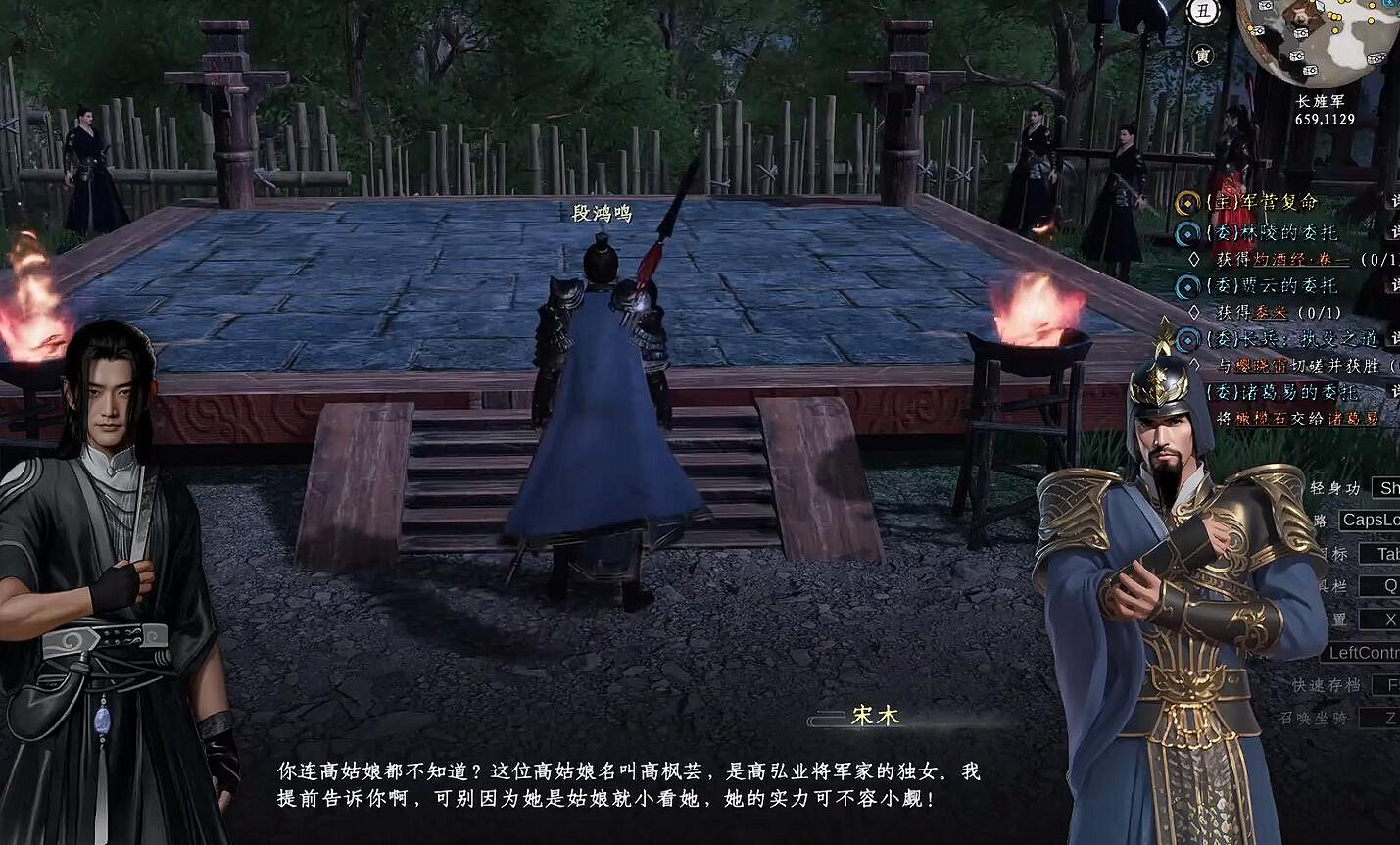The image size is (1400, 845).
Task: Click the 贾云的委托 quest tracker icon
Action: tap(1187, 287)
